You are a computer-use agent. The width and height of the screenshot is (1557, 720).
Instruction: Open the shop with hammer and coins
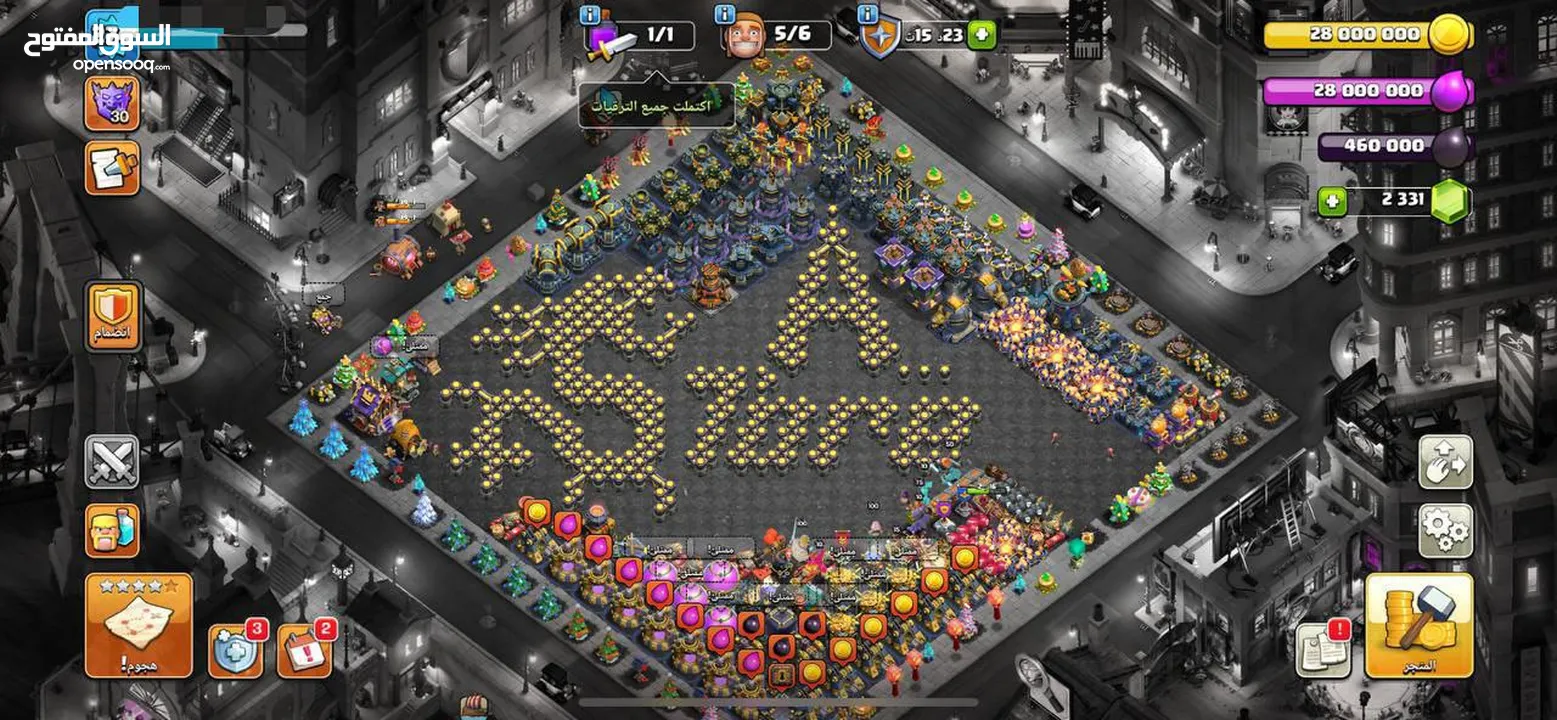pyautogui.click(x=1418, y=625)
